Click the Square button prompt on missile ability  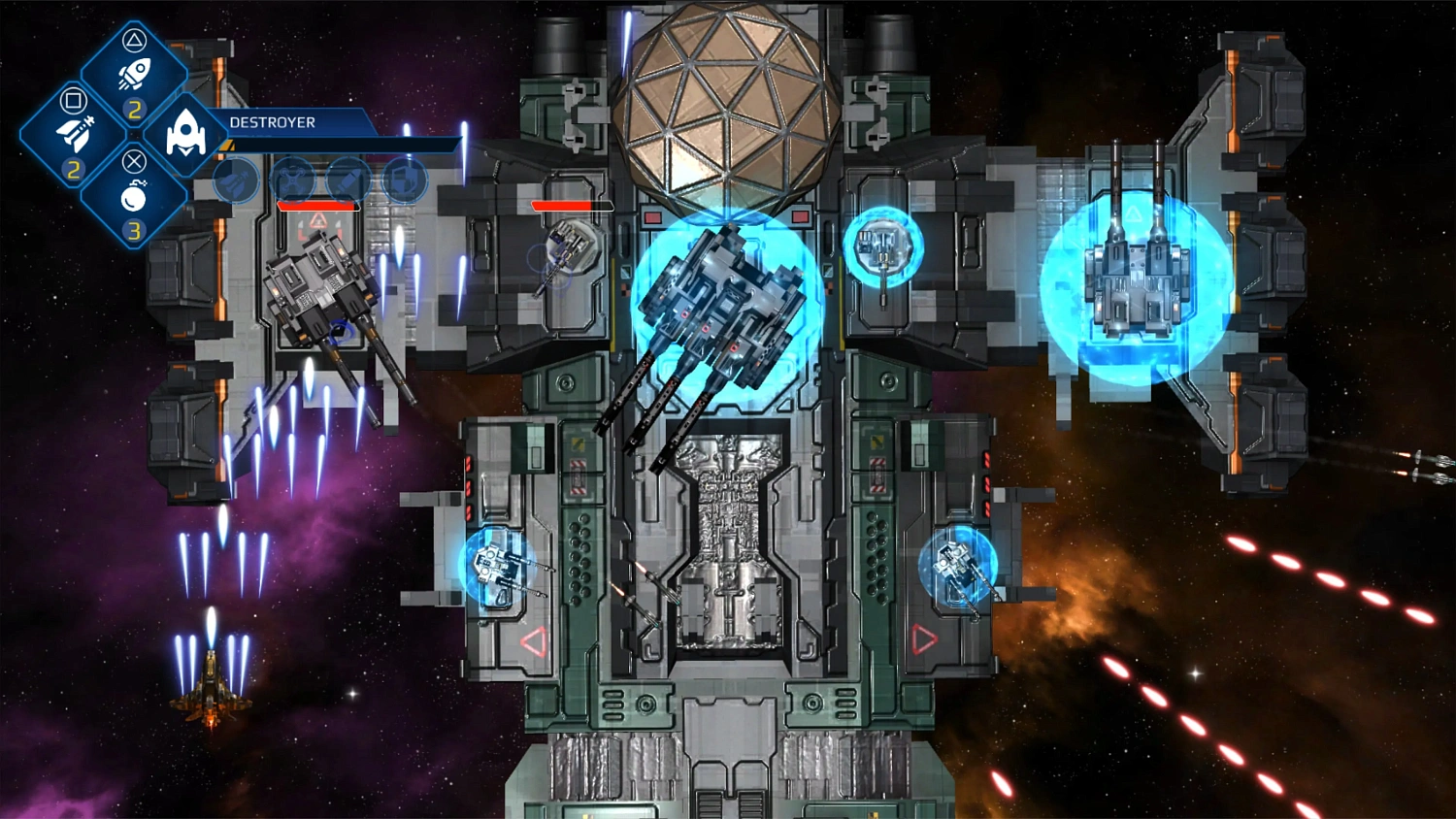point(73,101)
